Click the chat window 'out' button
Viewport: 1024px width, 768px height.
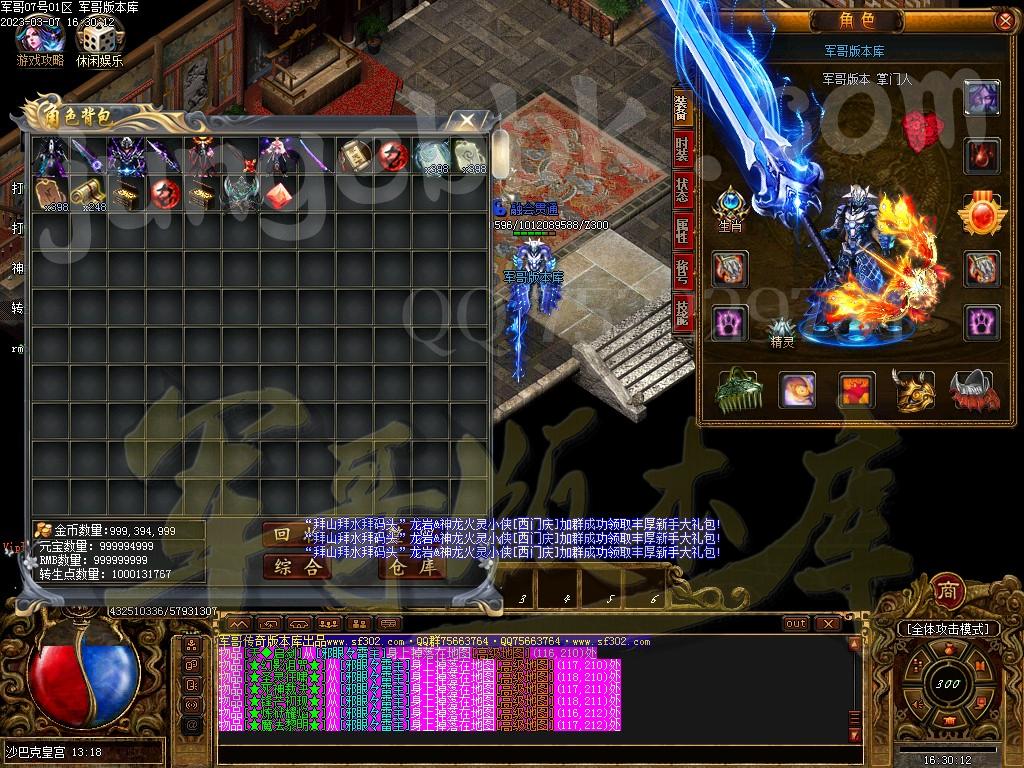click(x=796, y=623)
